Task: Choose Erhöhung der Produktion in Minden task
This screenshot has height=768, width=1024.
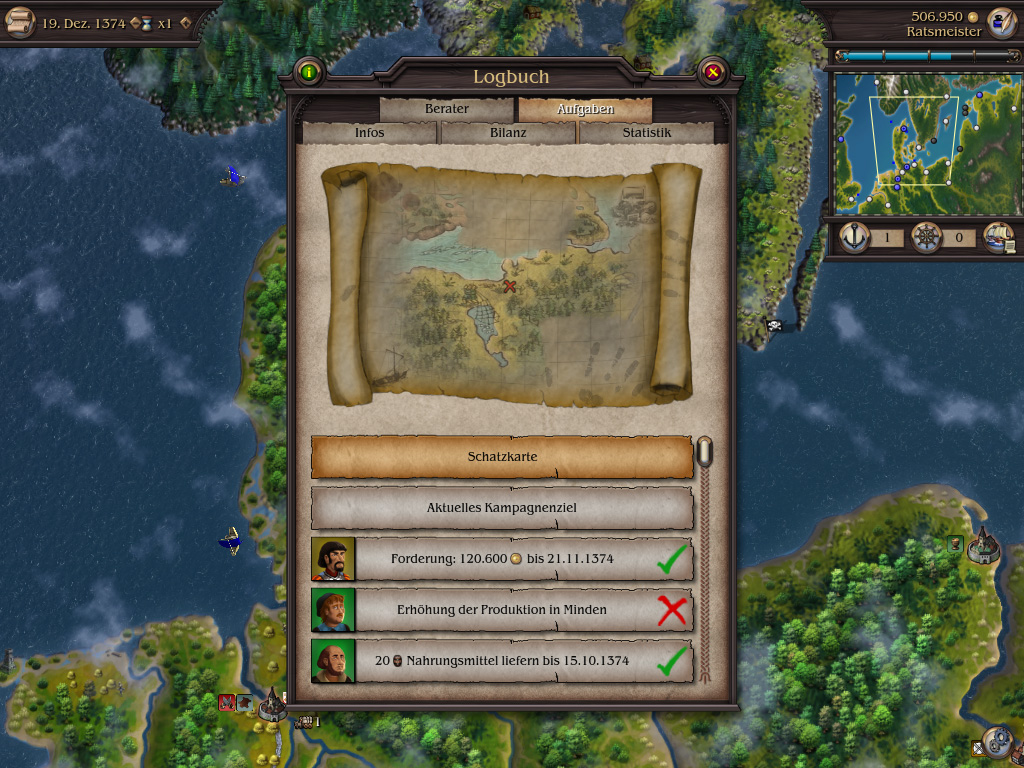Action: (502, 610)
